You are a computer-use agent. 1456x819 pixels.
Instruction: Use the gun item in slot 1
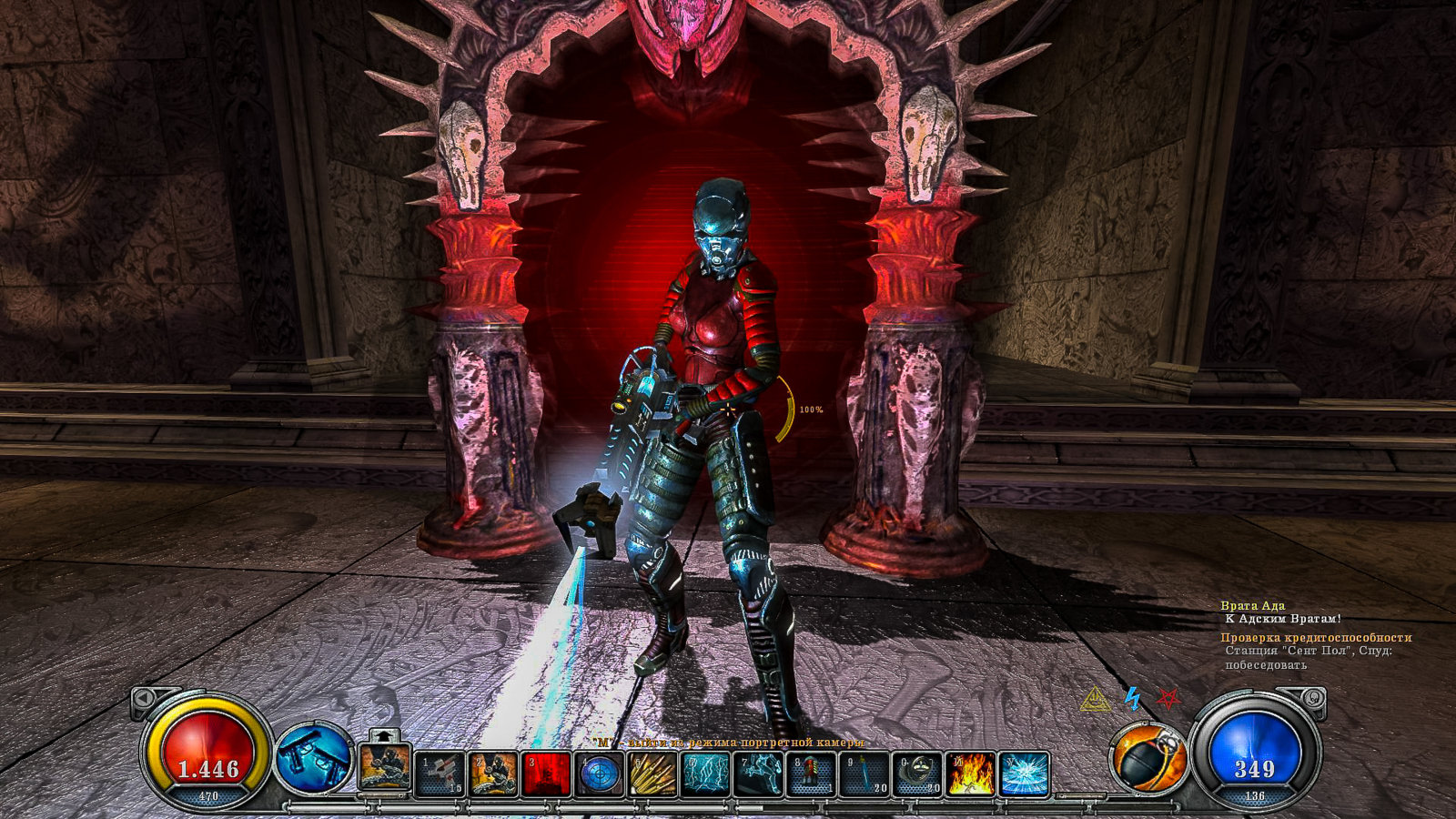[x=440, y=773]
